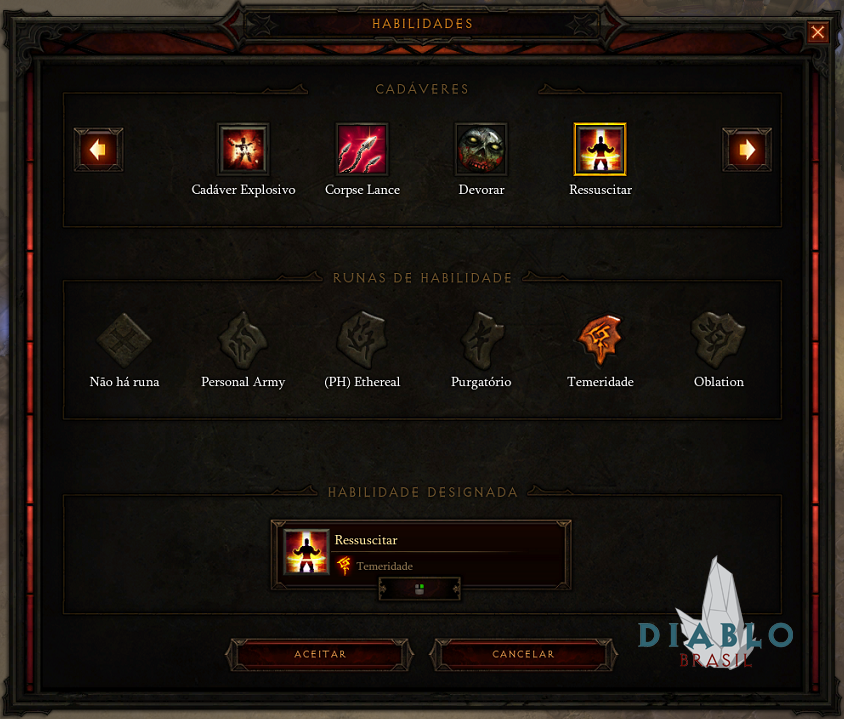Viewport: 844px width, 719px height.
Task: Choose the Não há runa option
Action: 124,341
